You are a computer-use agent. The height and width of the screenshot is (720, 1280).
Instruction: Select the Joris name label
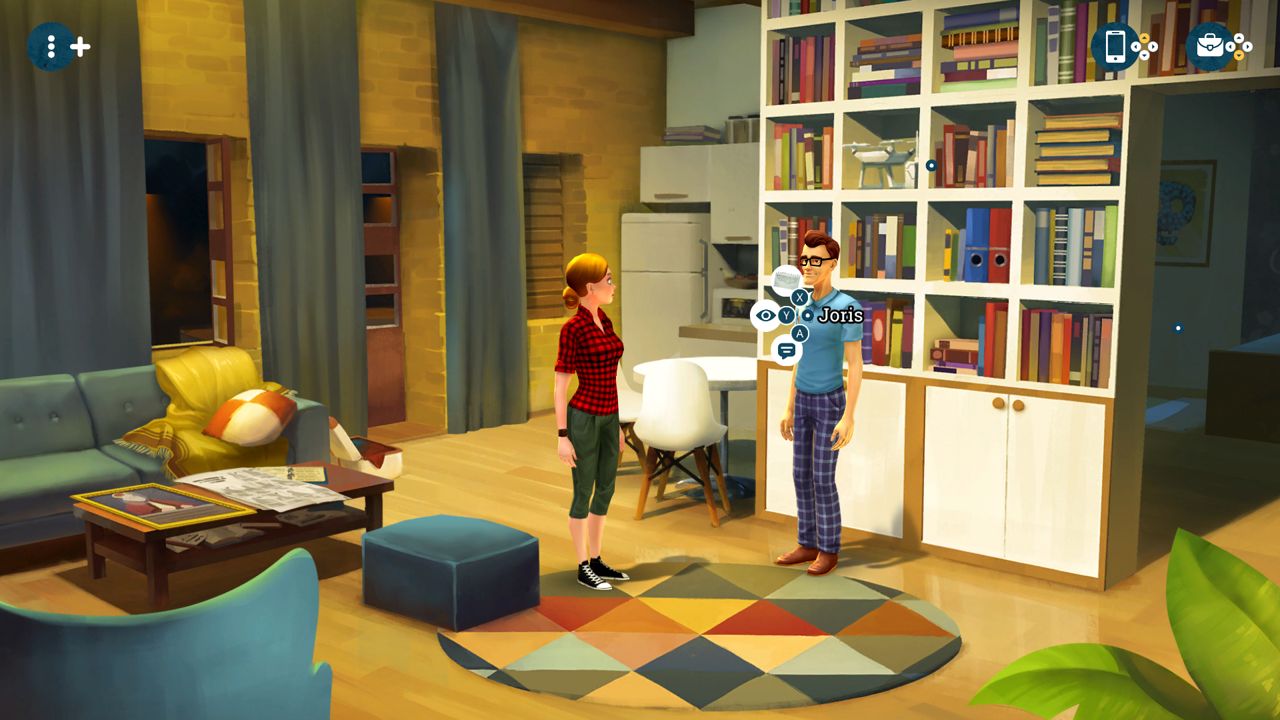tap(842, 314)
